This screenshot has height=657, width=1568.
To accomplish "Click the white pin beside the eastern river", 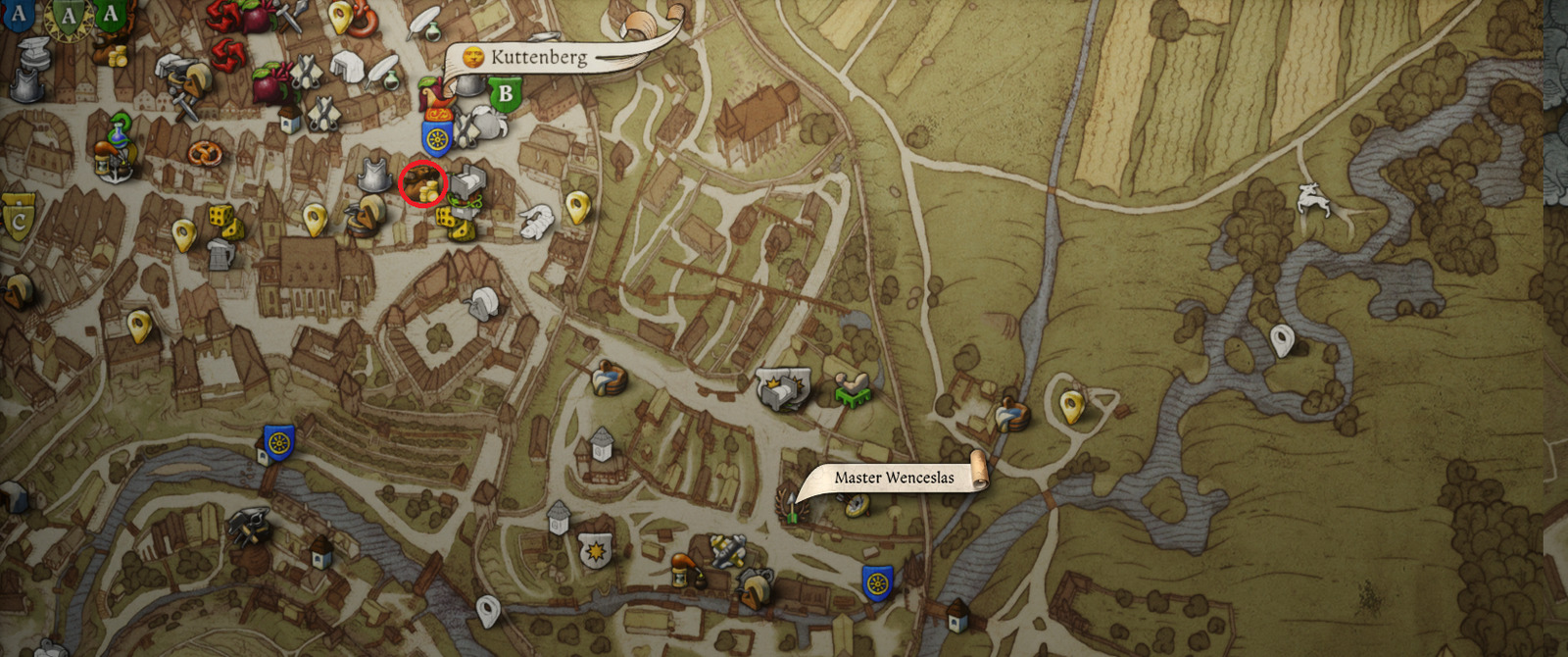I will [x=1282, y=340].
